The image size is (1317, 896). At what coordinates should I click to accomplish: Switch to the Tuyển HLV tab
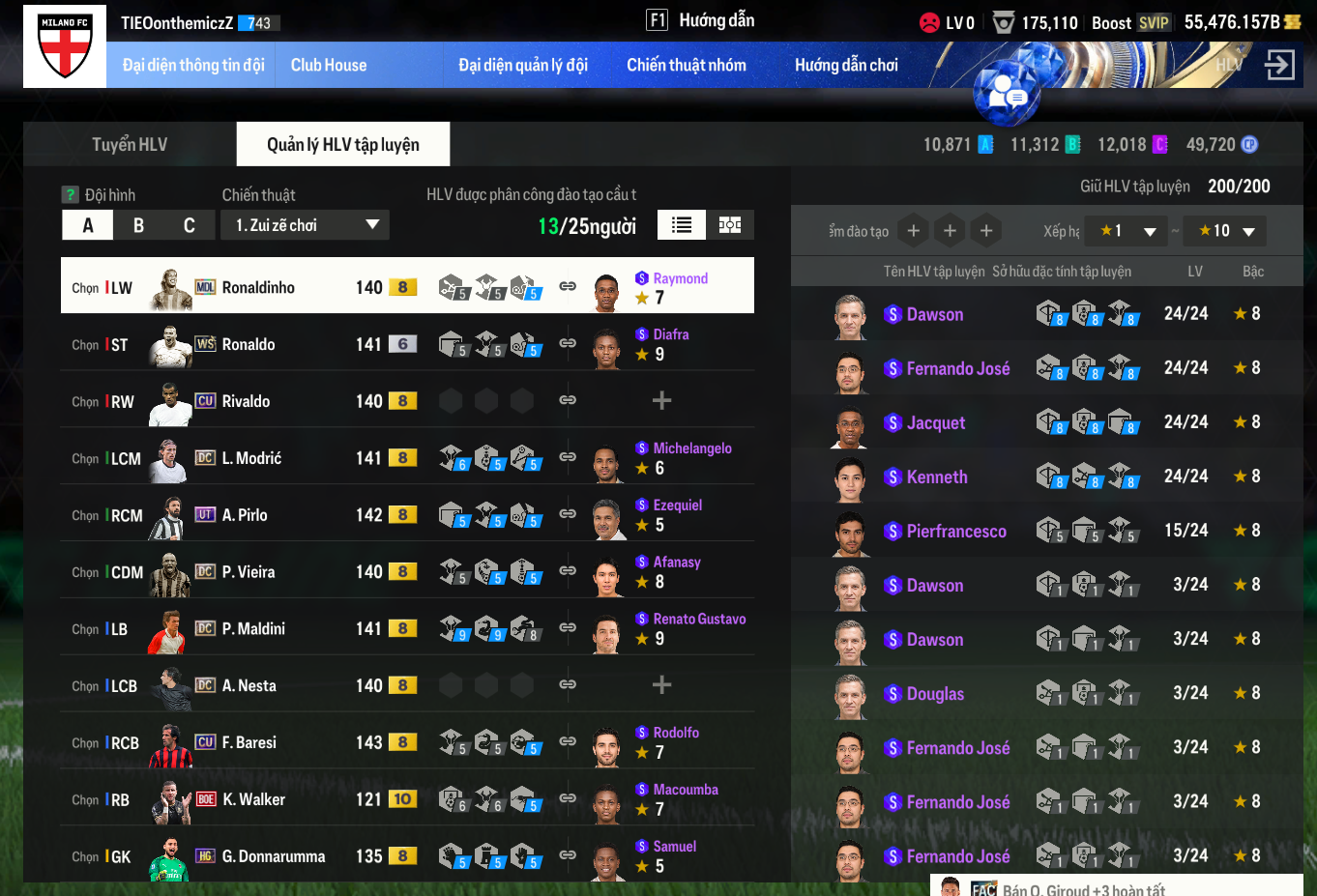point(130,145)
